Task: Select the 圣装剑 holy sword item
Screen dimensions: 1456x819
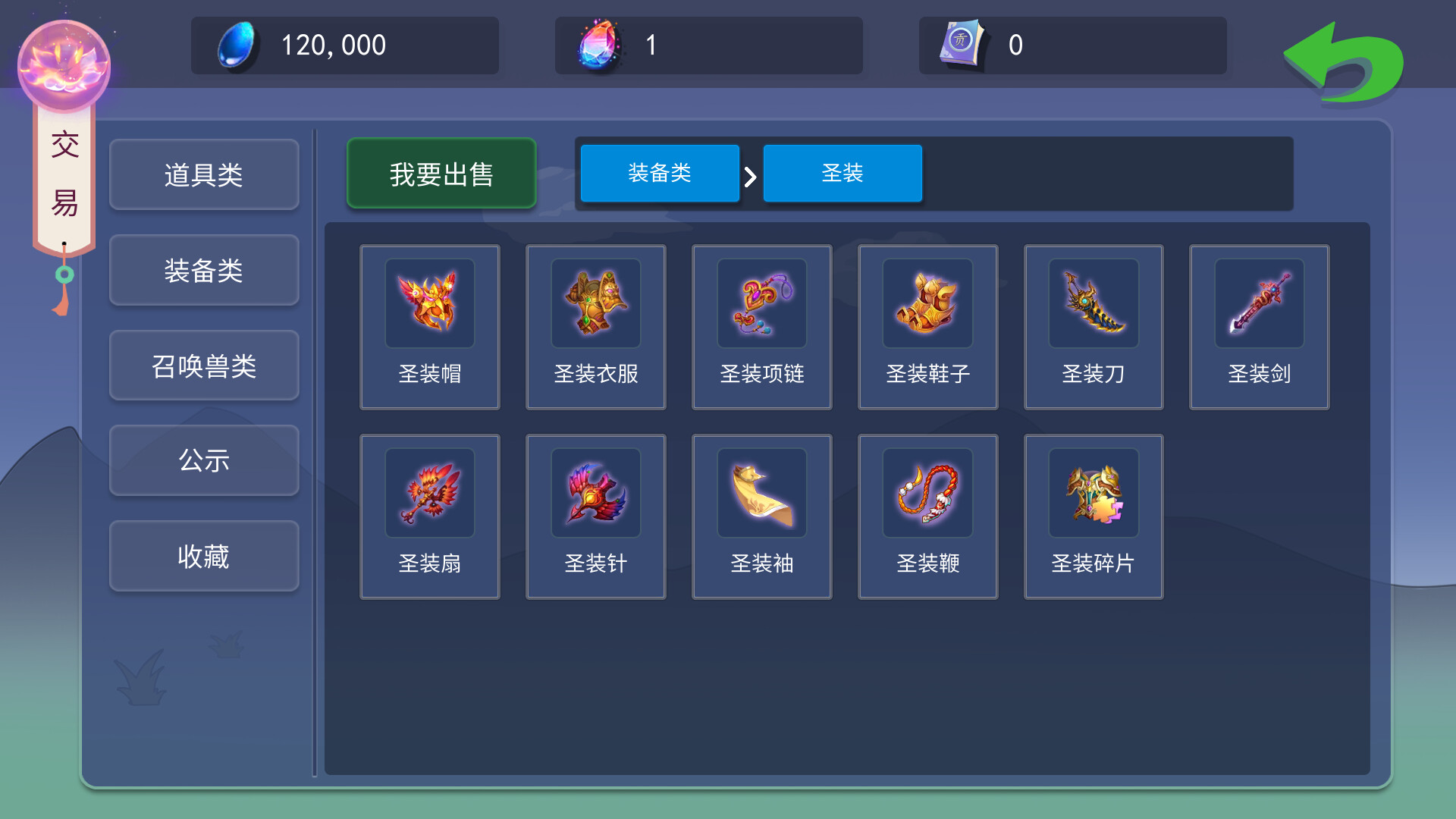Action: click(1259, 326)
